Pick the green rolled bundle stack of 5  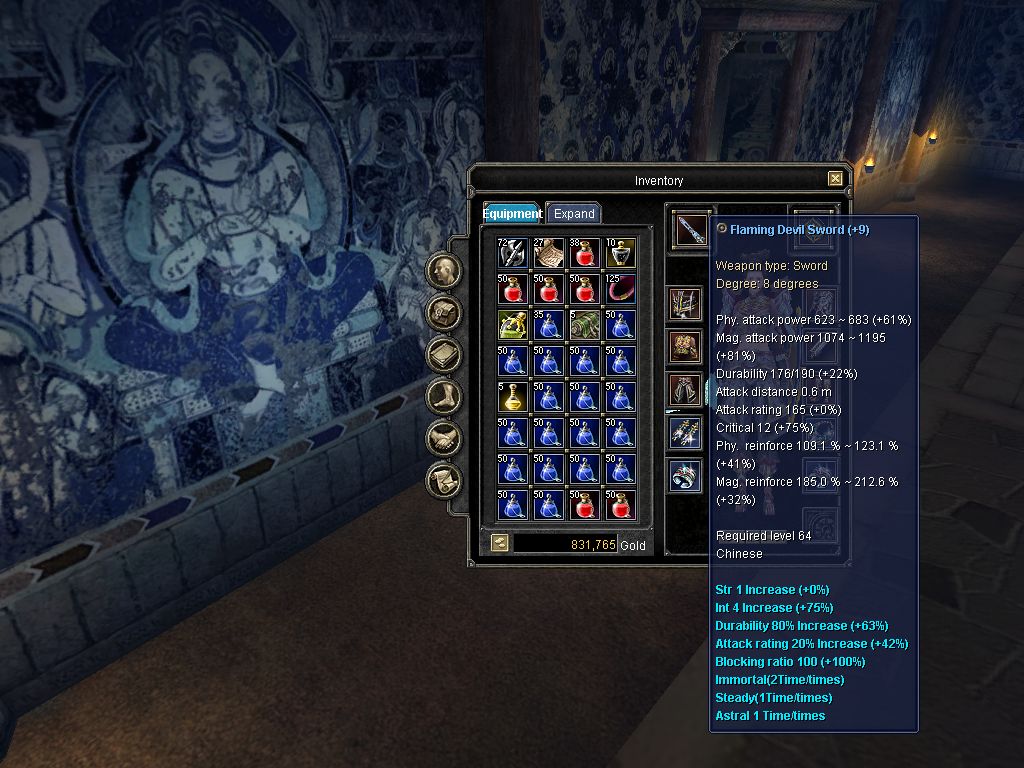[x=584, y=325]
